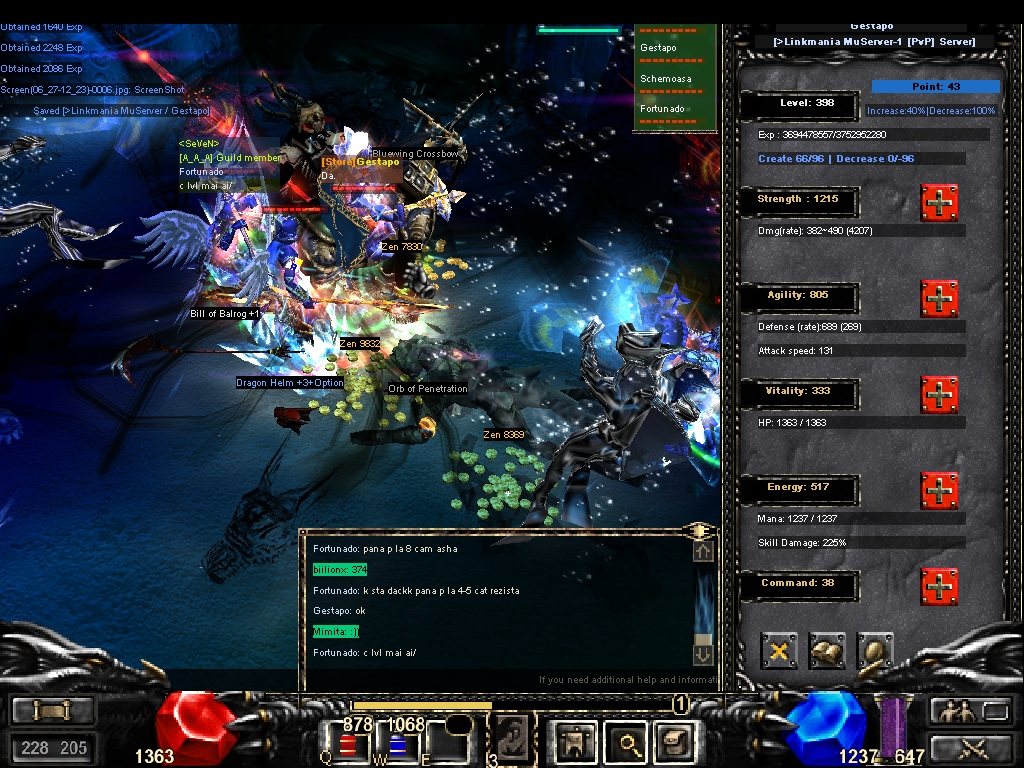Open the current skill selector slot
This screenshot has width=1024, height=768.
512,742
